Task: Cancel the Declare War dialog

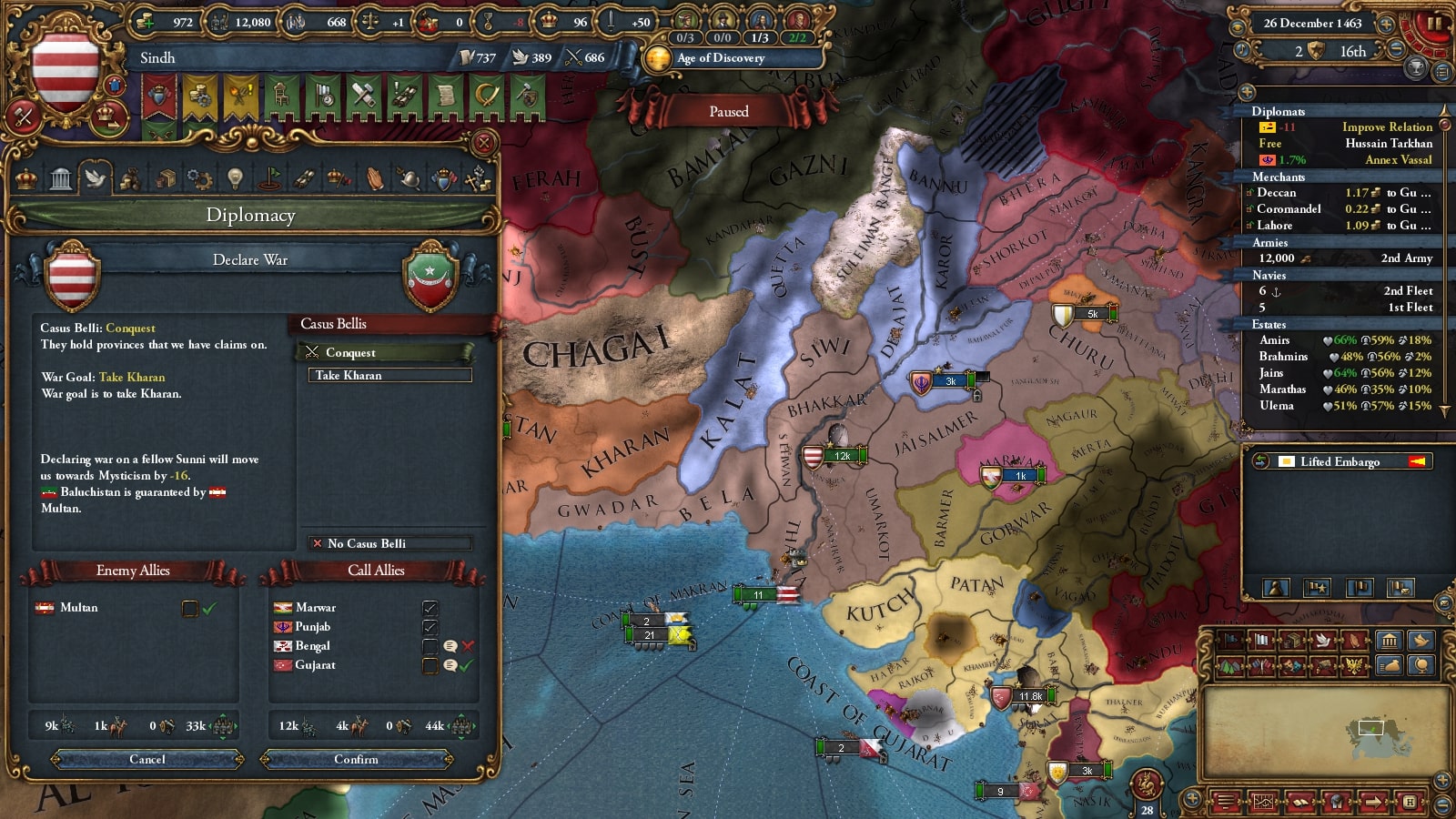Action: coord(147,759)
